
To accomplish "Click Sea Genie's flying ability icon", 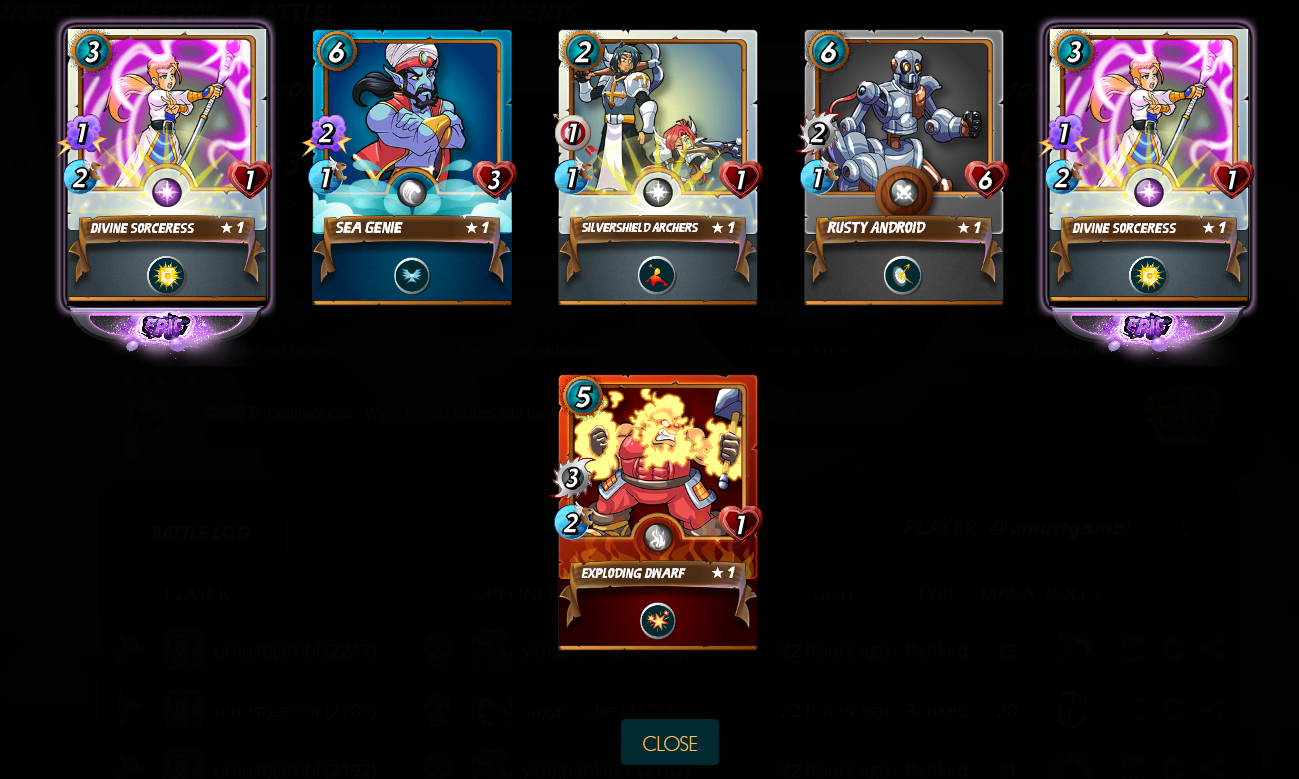I will 412,276.
